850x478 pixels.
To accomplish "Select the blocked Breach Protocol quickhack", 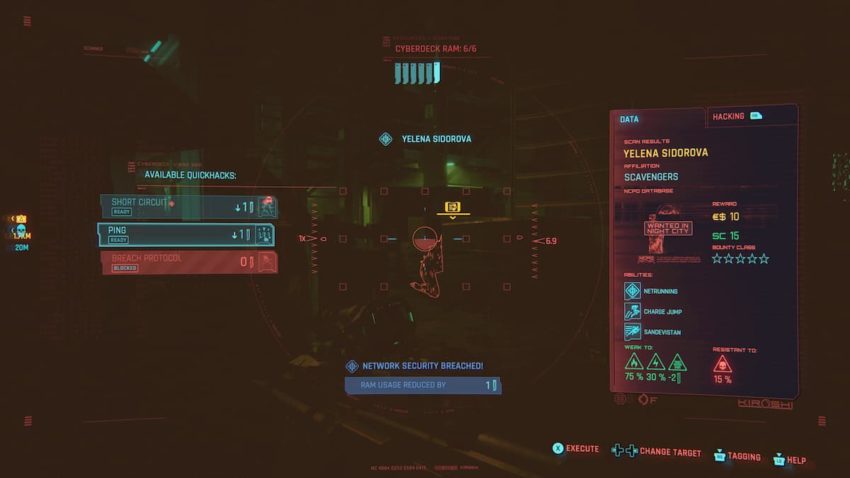I will point(187,262).
